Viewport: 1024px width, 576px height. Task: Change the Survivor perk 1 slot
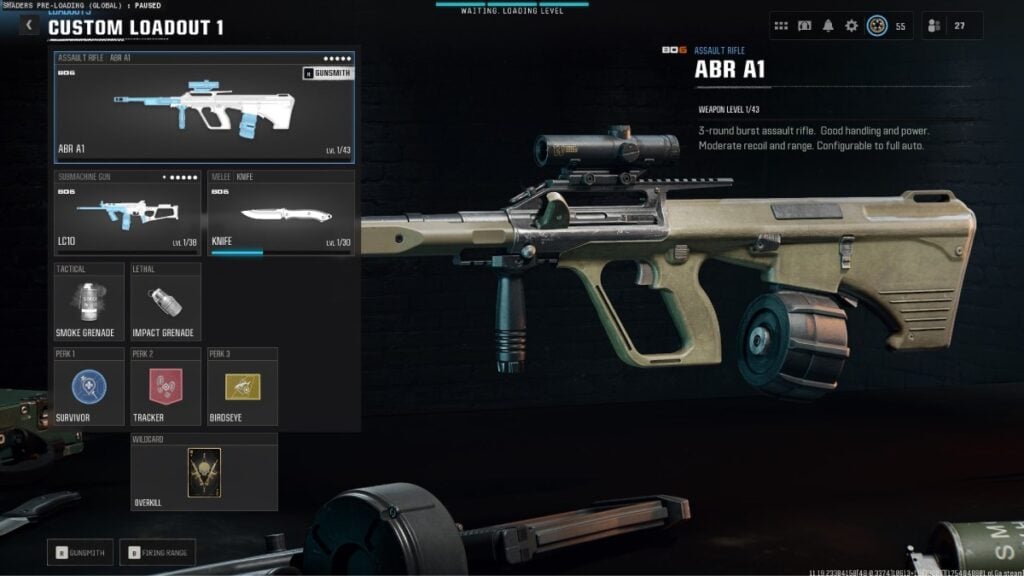[x=89, y=387]
